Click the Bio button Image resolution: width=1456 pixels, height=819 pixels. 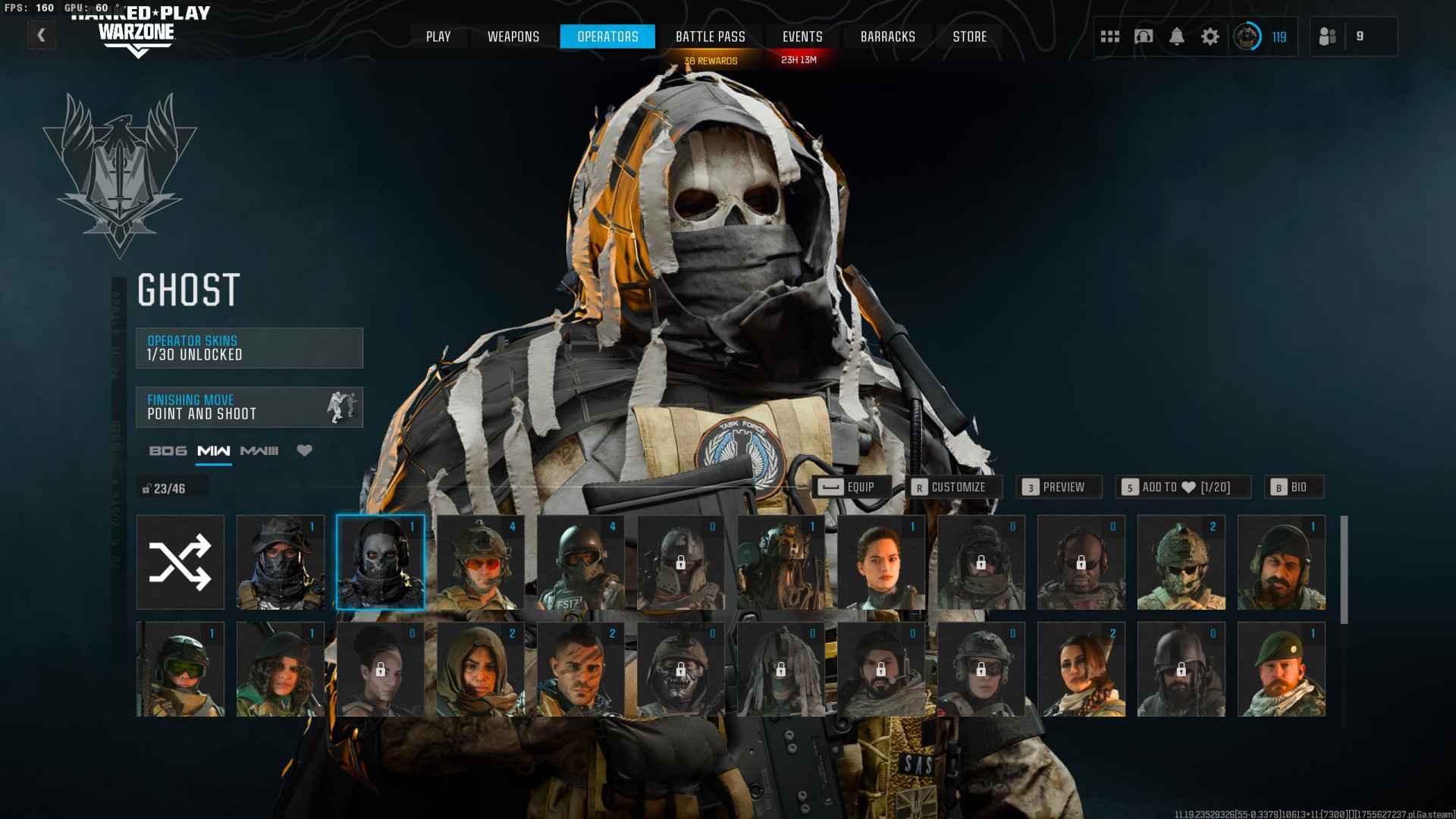pyautogui.click(x=1294, y=487)
